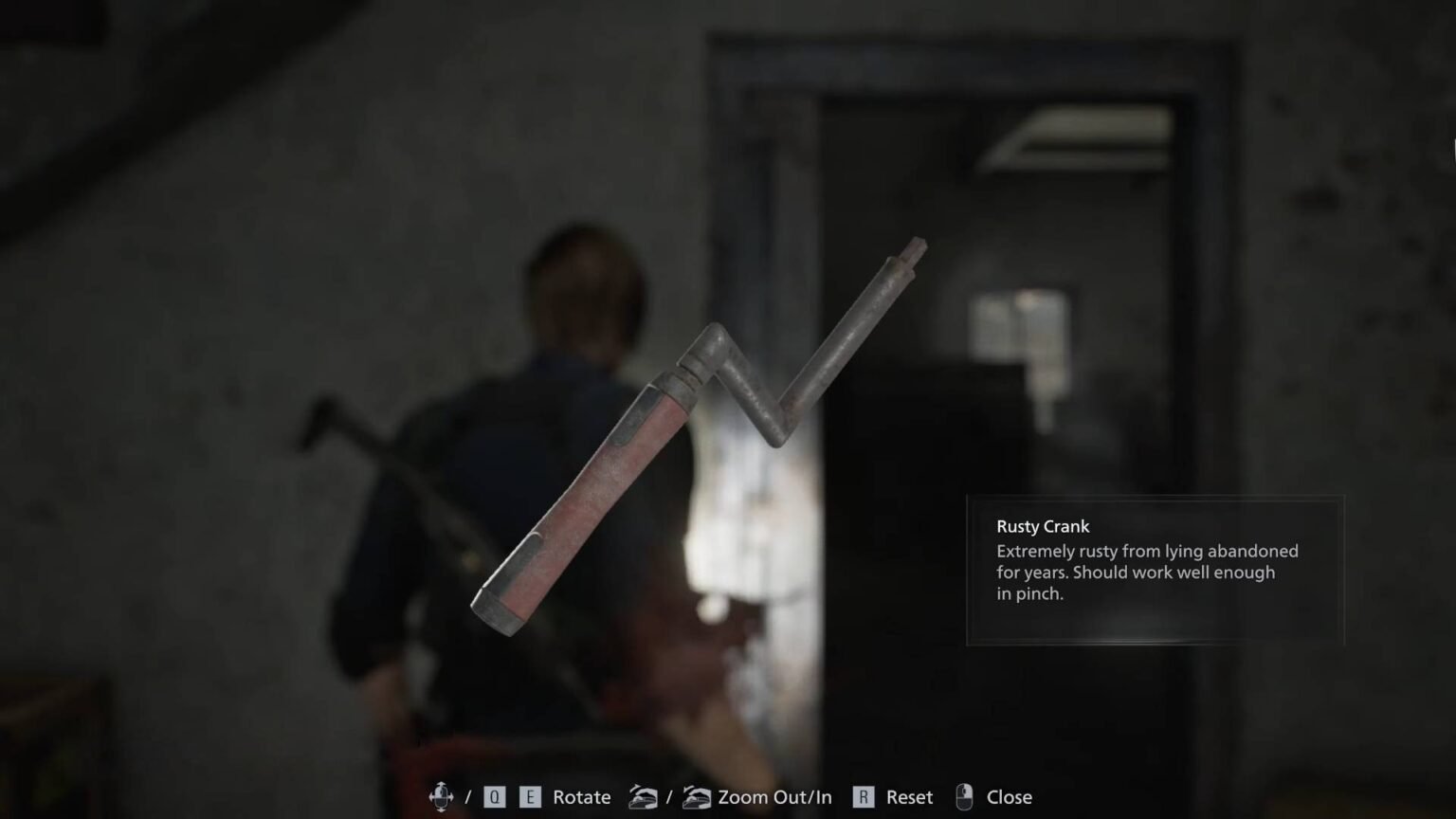This screenshot has width=1456, height=819.
Task: Click the Rotate label
Action: coord(580,797)
